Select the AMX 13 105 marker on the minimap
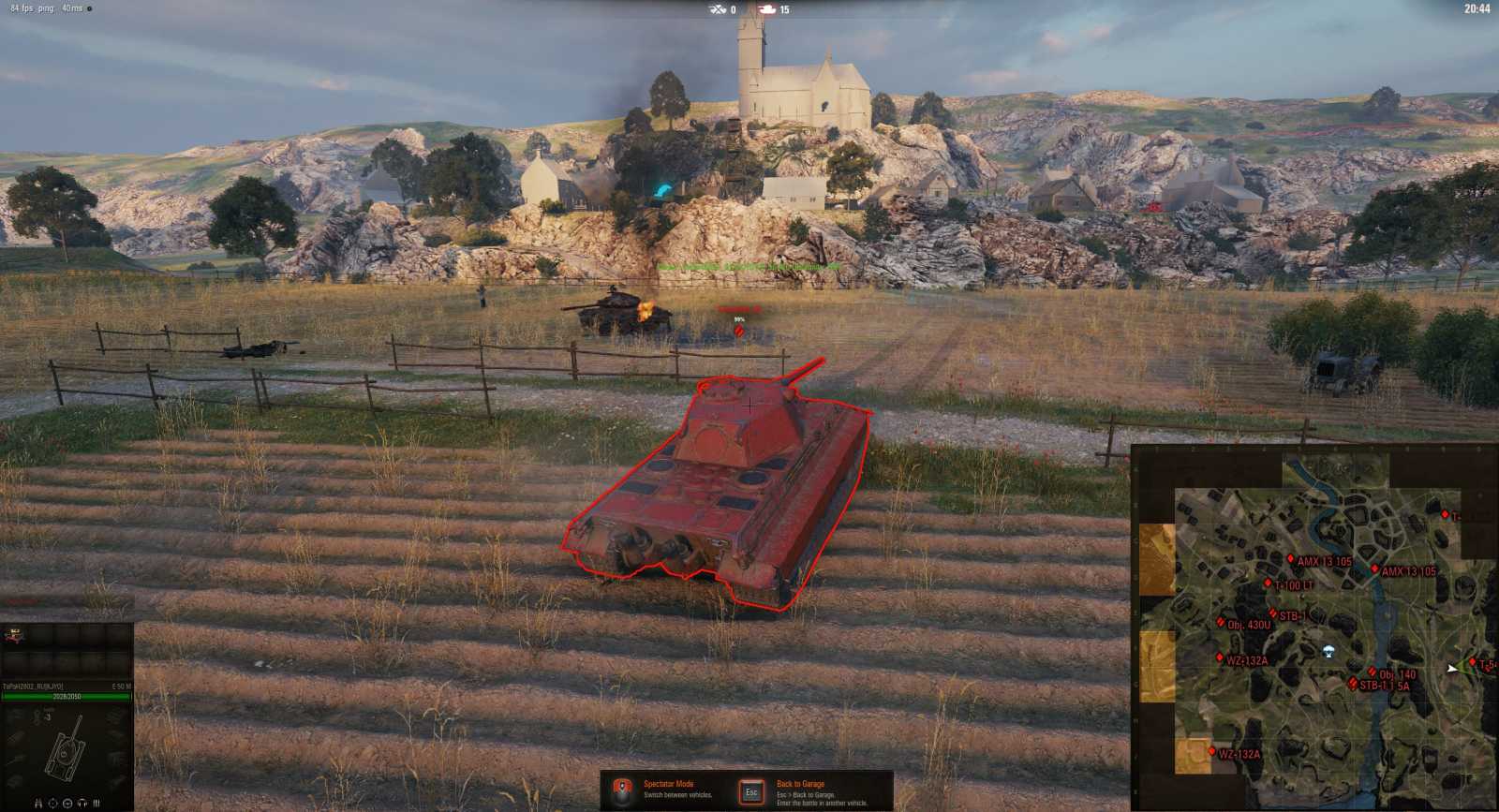Screen dimensions: 1499x812 [x=1291, y=559]
